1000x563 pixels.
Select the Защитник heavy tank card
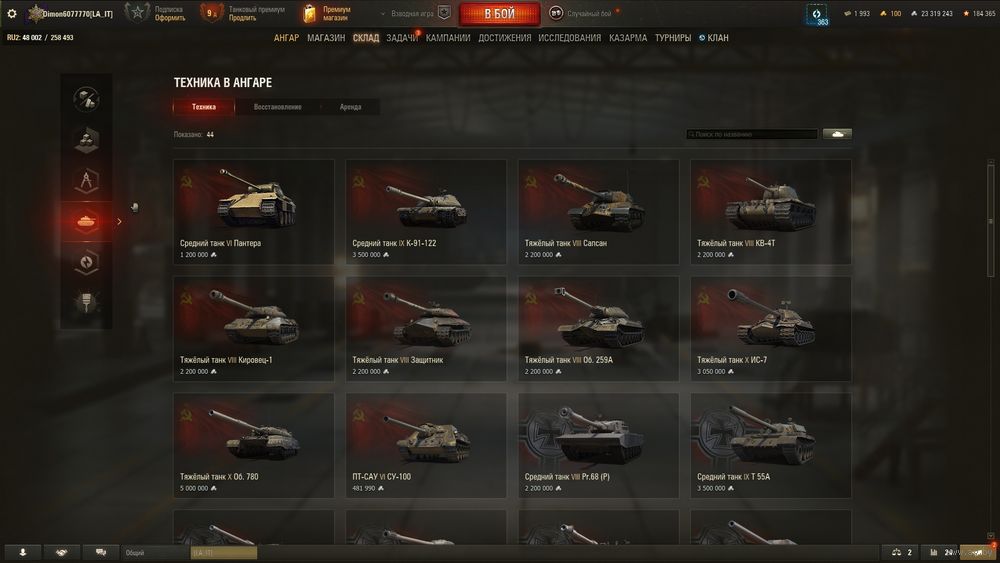click(x=426, y=328)
